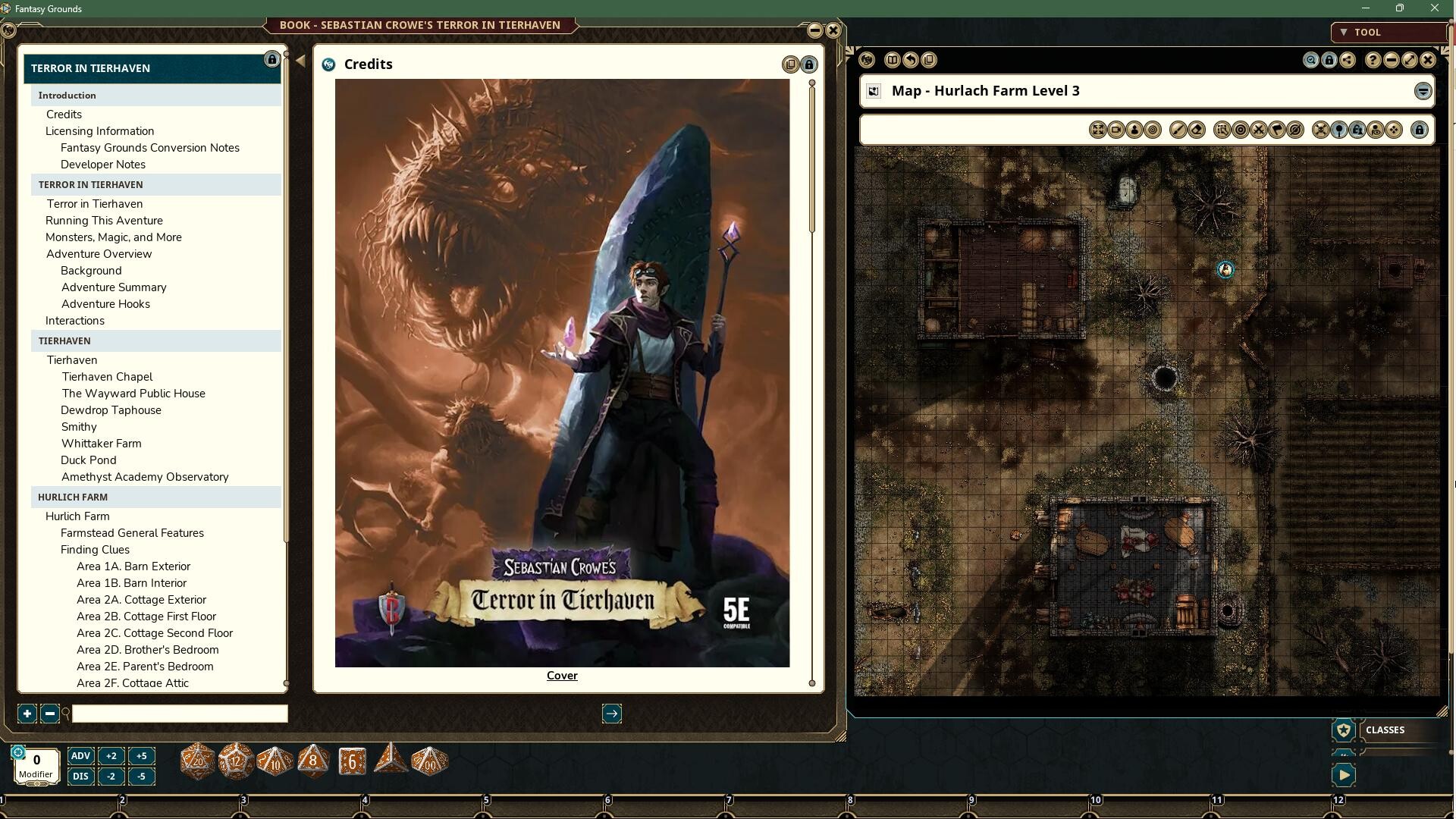Select the Whittaker Farm entry in the sidebar

101,443
